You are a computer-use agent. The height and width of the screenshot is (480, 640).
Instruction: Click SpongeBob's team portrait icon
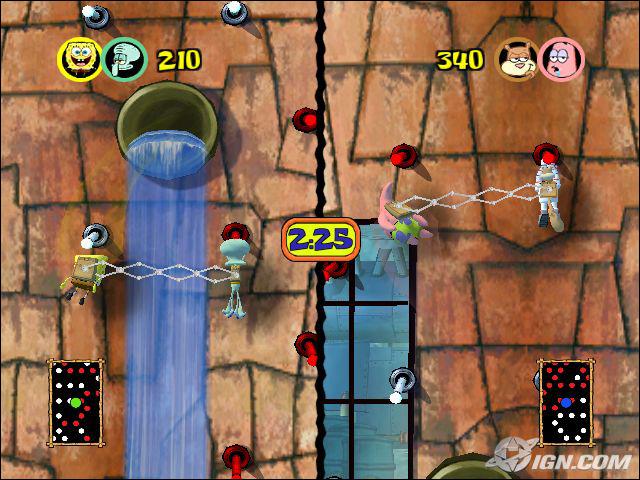point(81,59)
